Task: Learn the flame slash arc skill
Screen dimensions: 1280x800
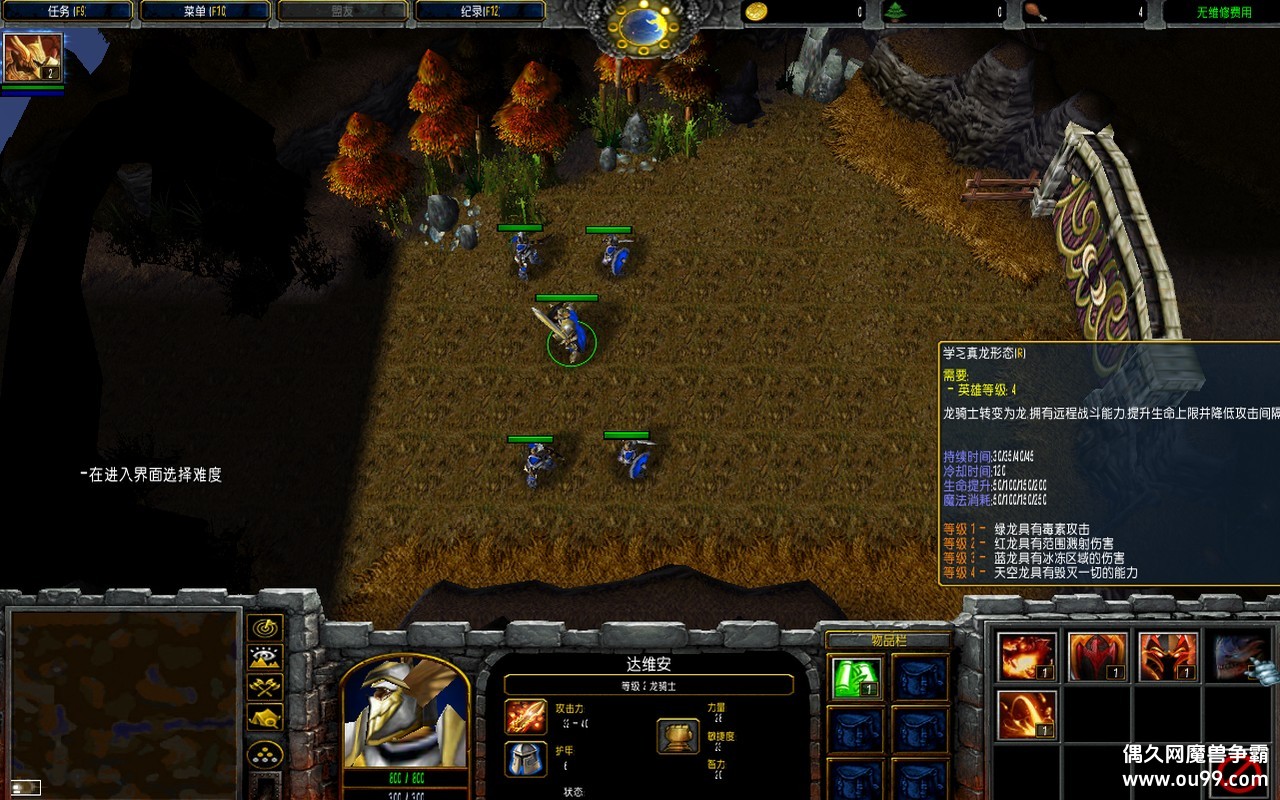Action: coord(1027,715)
